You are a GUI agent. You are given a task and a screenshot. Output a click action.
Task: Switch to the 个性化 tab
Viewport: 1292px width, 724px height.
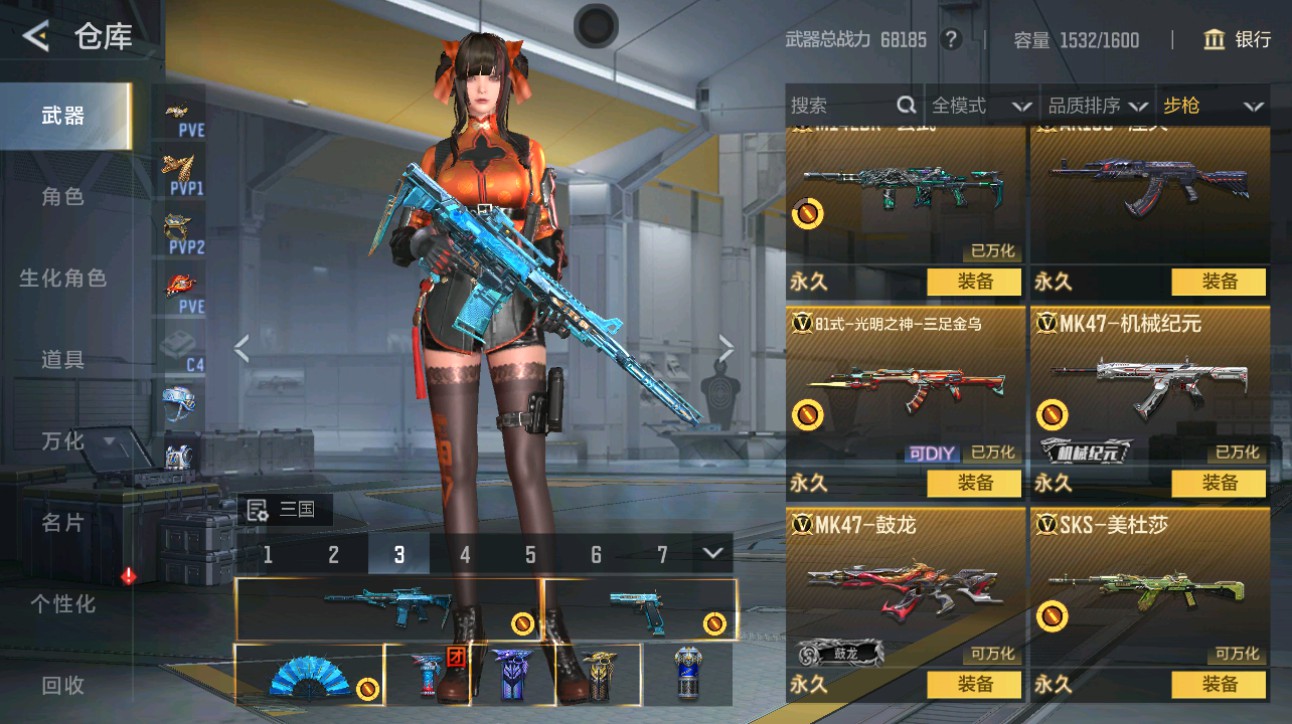point(63,604)
